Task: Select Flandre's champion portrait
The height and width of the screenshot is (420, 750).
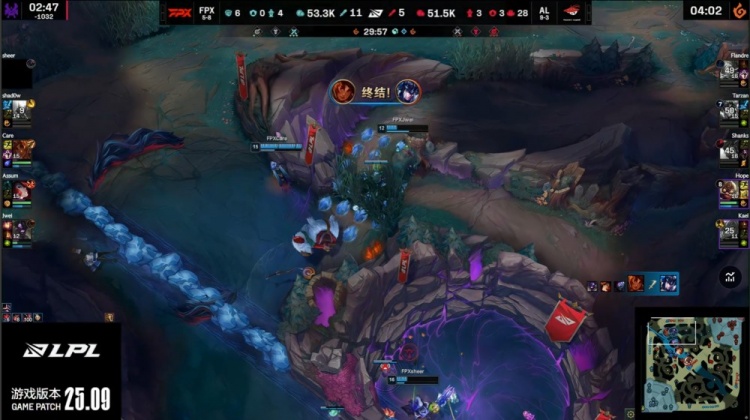Action: (x=732, y=71)
